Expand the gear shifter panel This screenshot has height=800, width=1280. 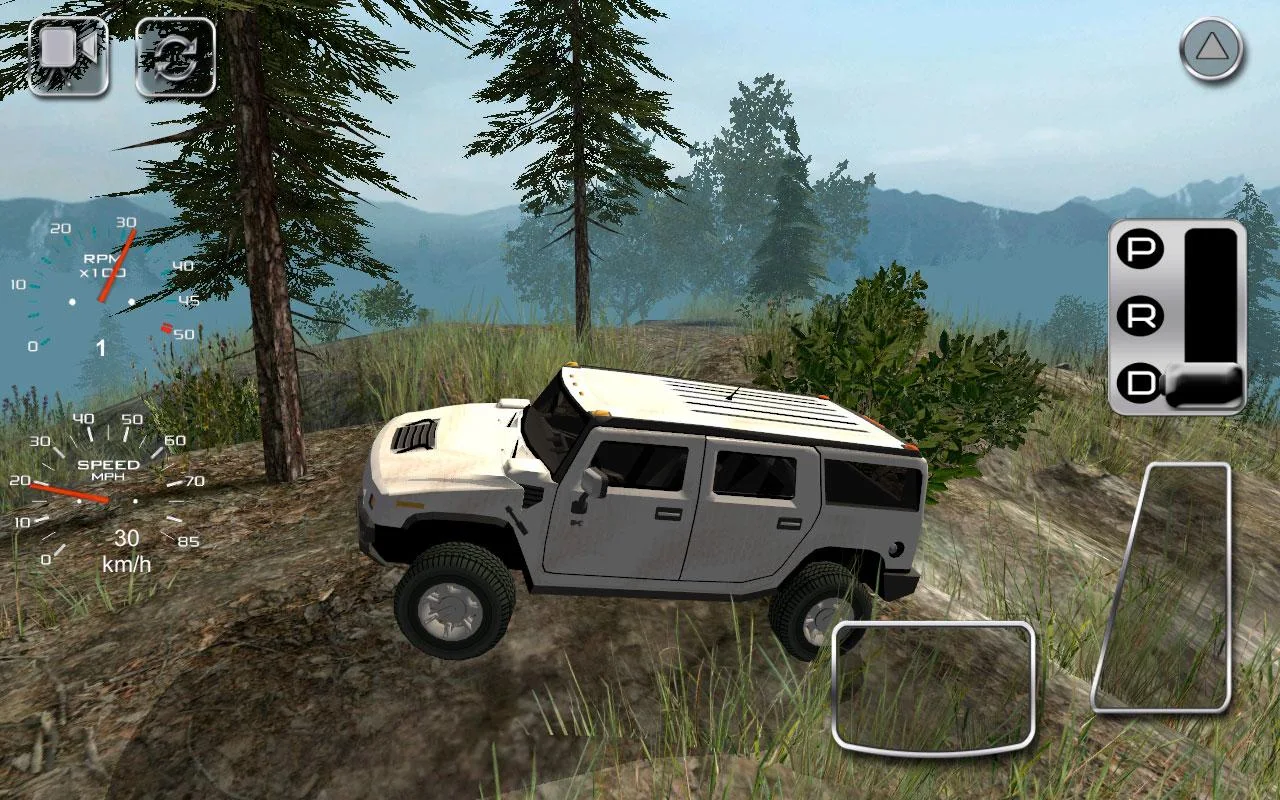1178,315
